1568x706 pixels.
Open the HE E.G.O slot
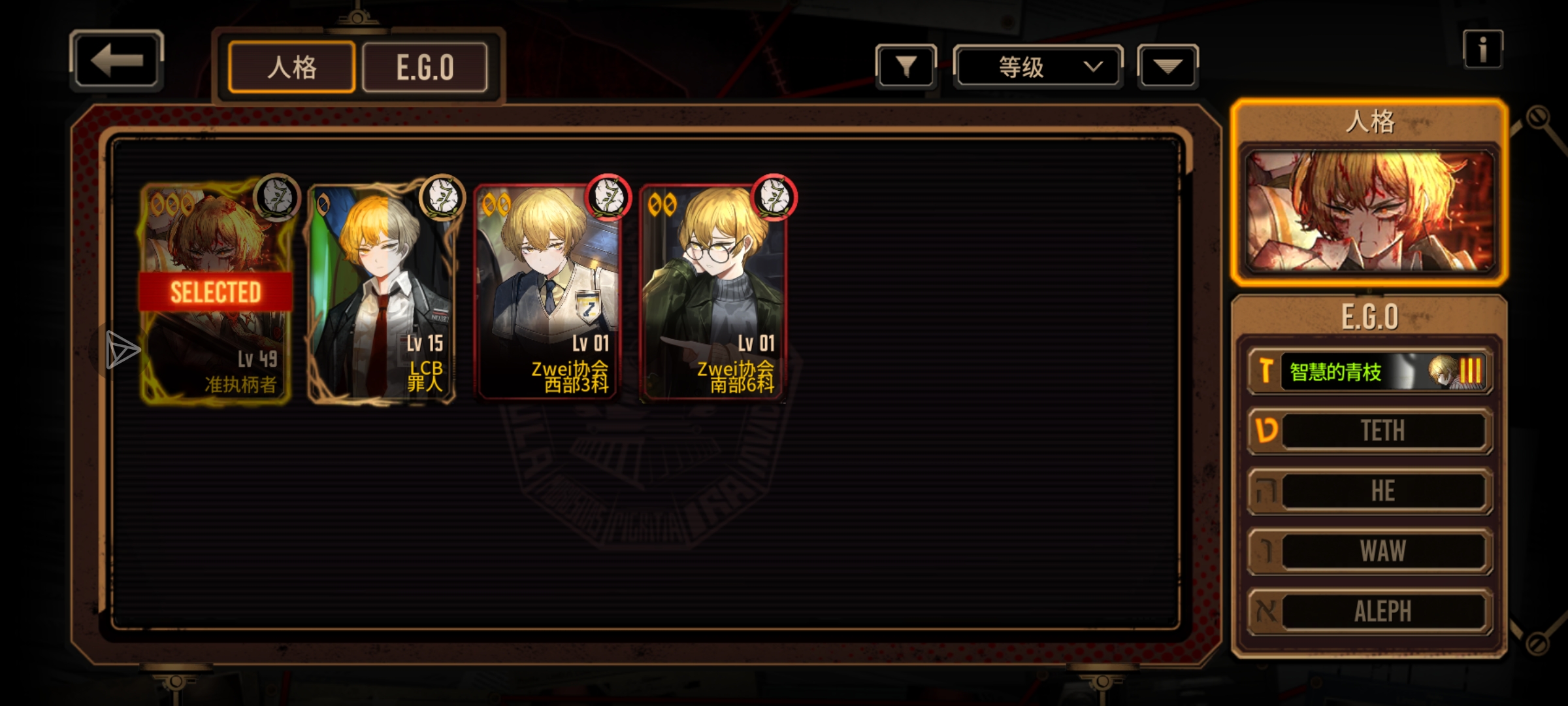1371,491
